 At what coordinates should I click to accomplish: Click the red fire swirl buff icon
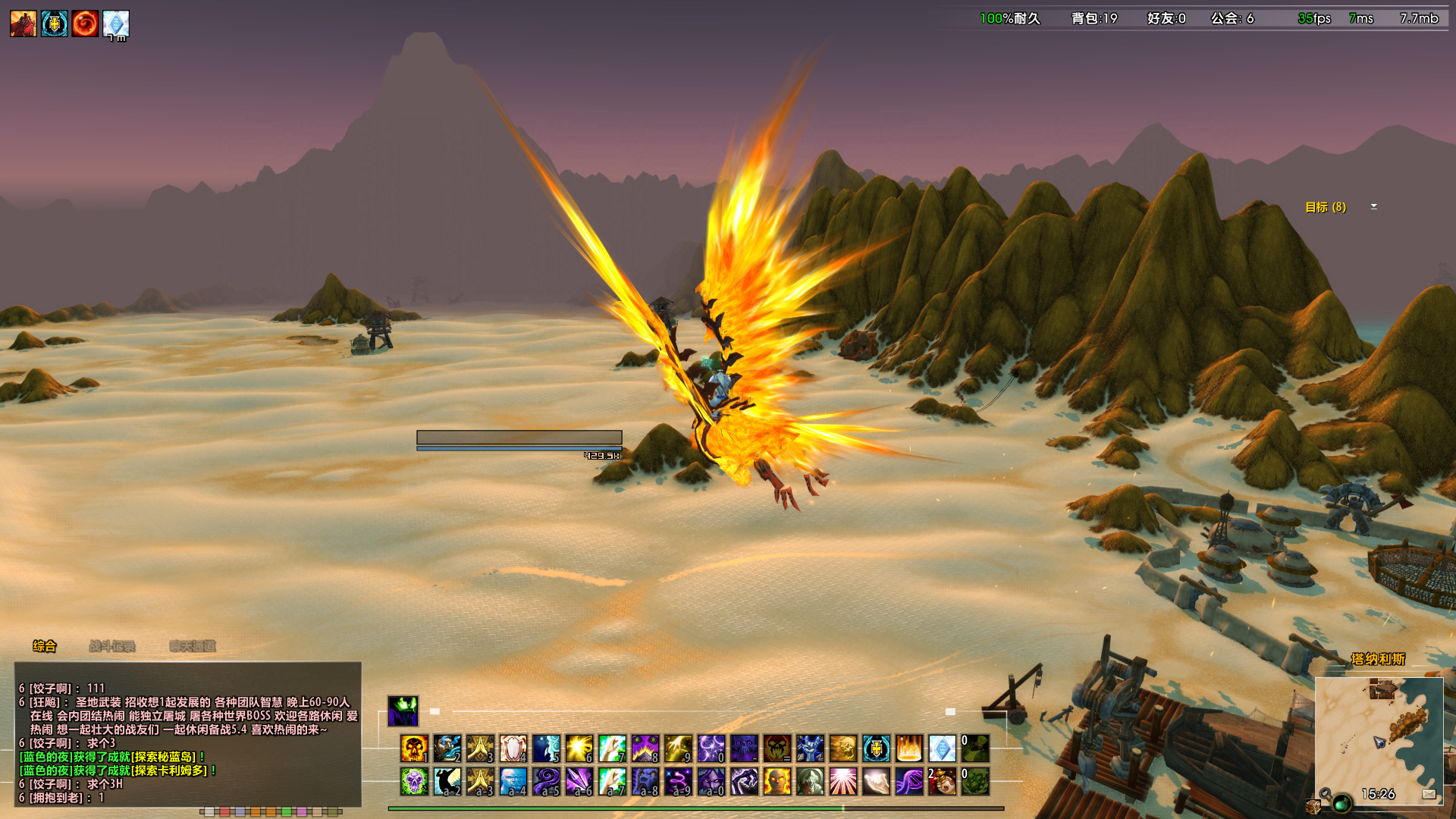pyautogui.click(x=85, y=24)
